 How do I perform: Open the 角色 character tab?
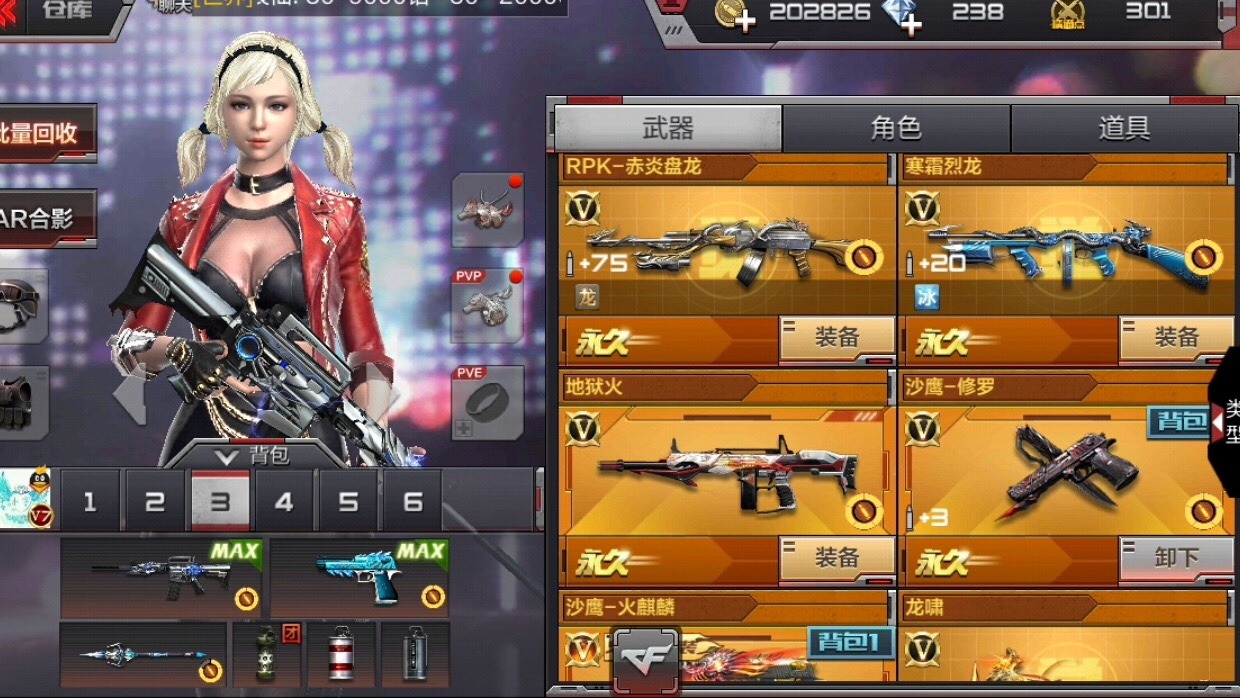[895, 128]
